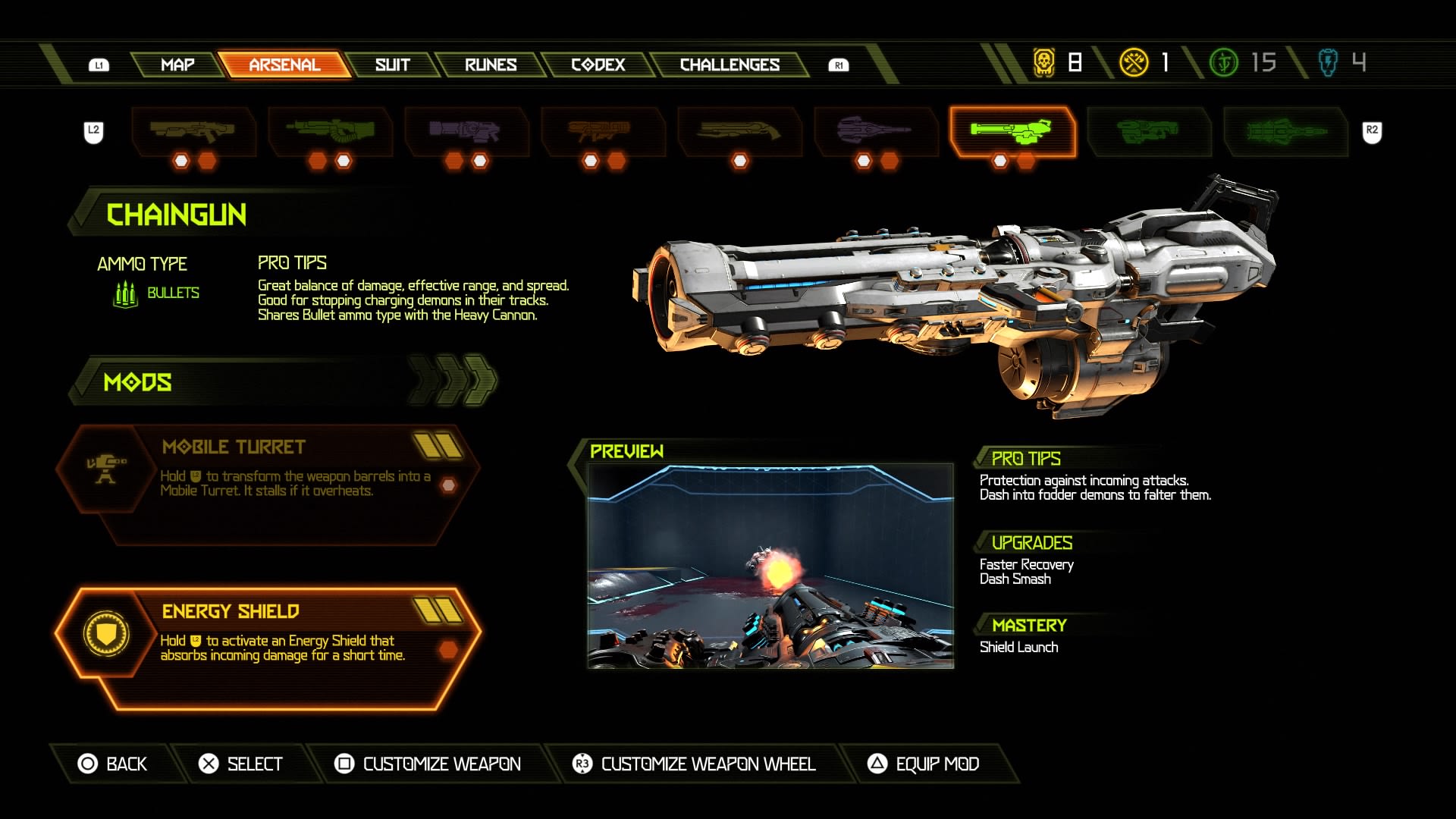Select the Combat Shotgun weapon slot
The width and height of the screenshot is (1456, 819).
(193, 132)
